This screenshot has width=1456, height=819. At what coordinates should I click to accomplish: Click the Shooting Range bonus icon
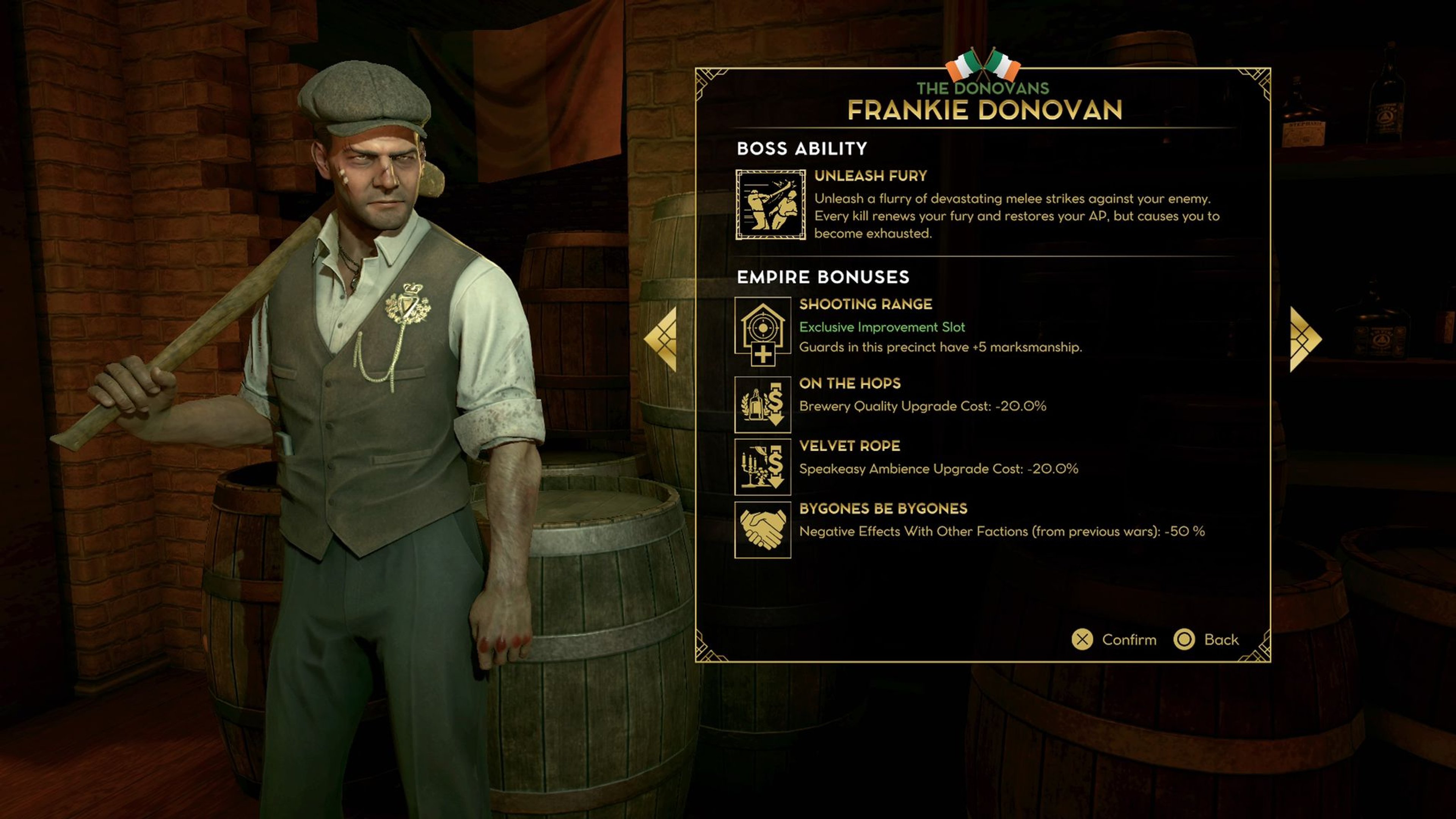tap(763, 331)
